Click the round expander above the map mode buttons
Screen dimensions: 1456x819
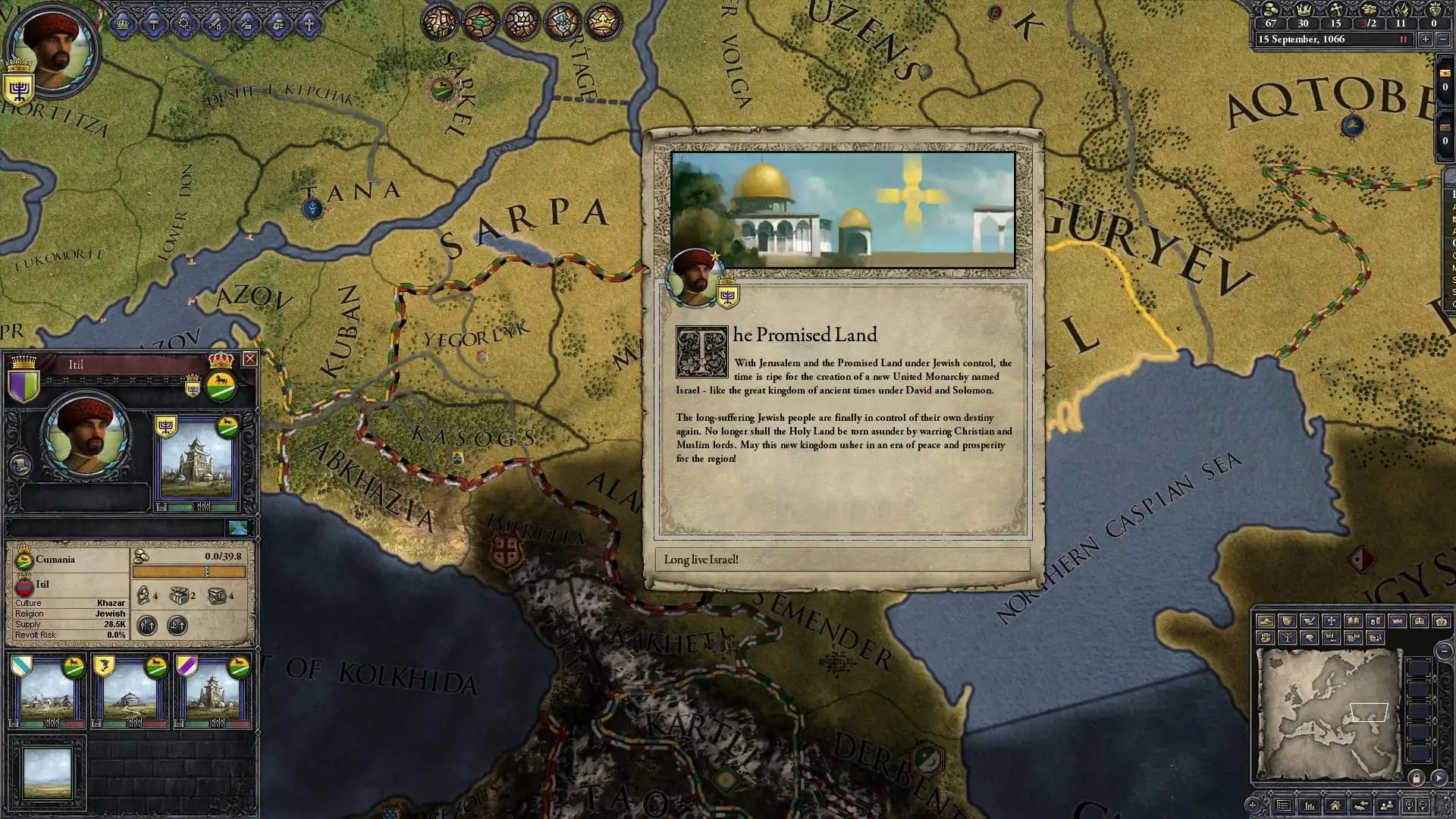[x=1445, y=651]
